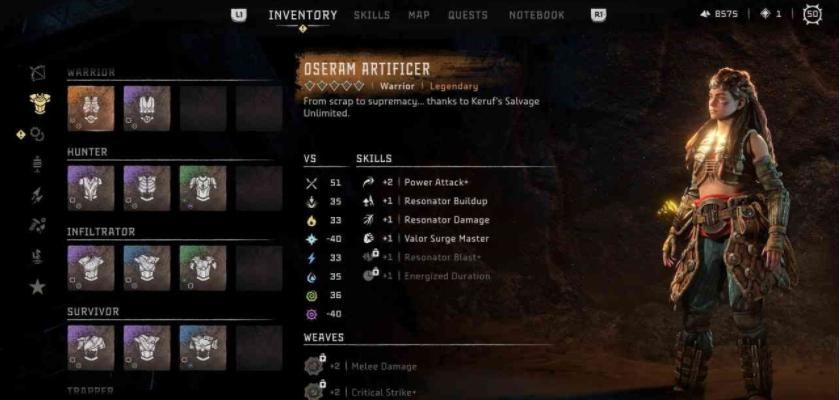The width and height of the screenshot is (840, 400).
Task: Open the star special items category
Action: click(38, 287)
